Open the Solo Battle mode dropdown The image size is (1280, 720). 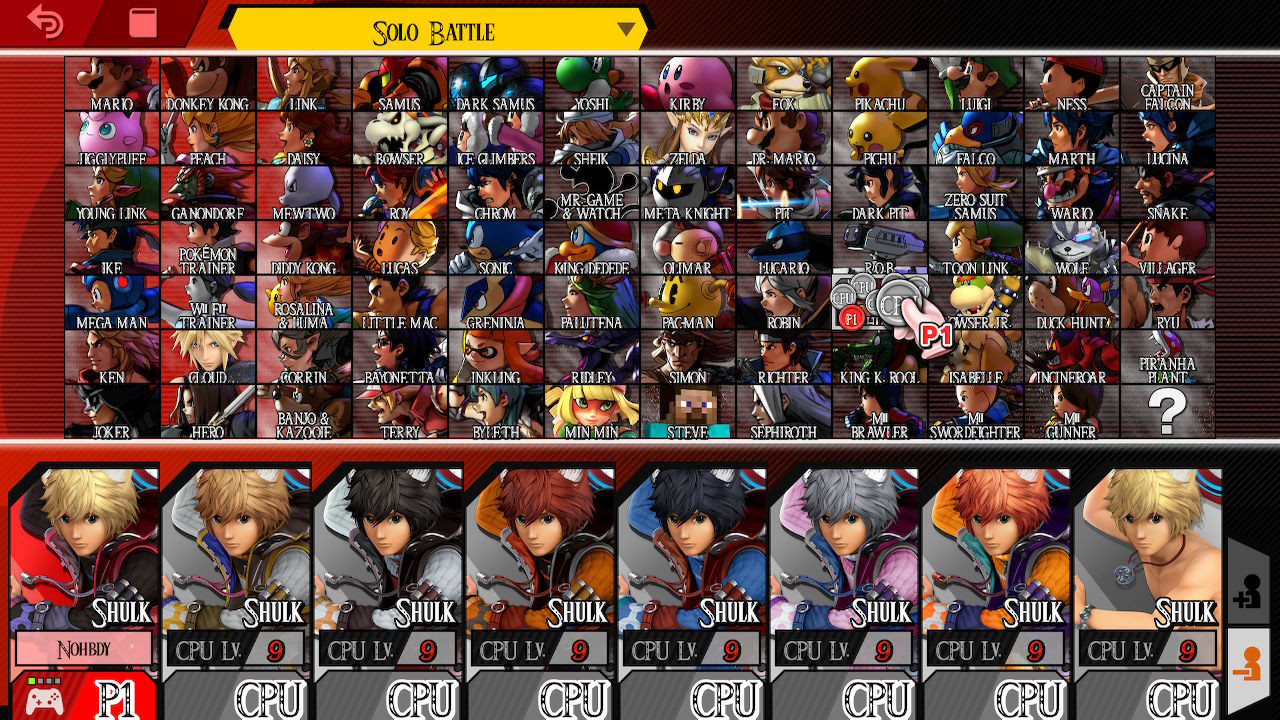pos(624,31)
